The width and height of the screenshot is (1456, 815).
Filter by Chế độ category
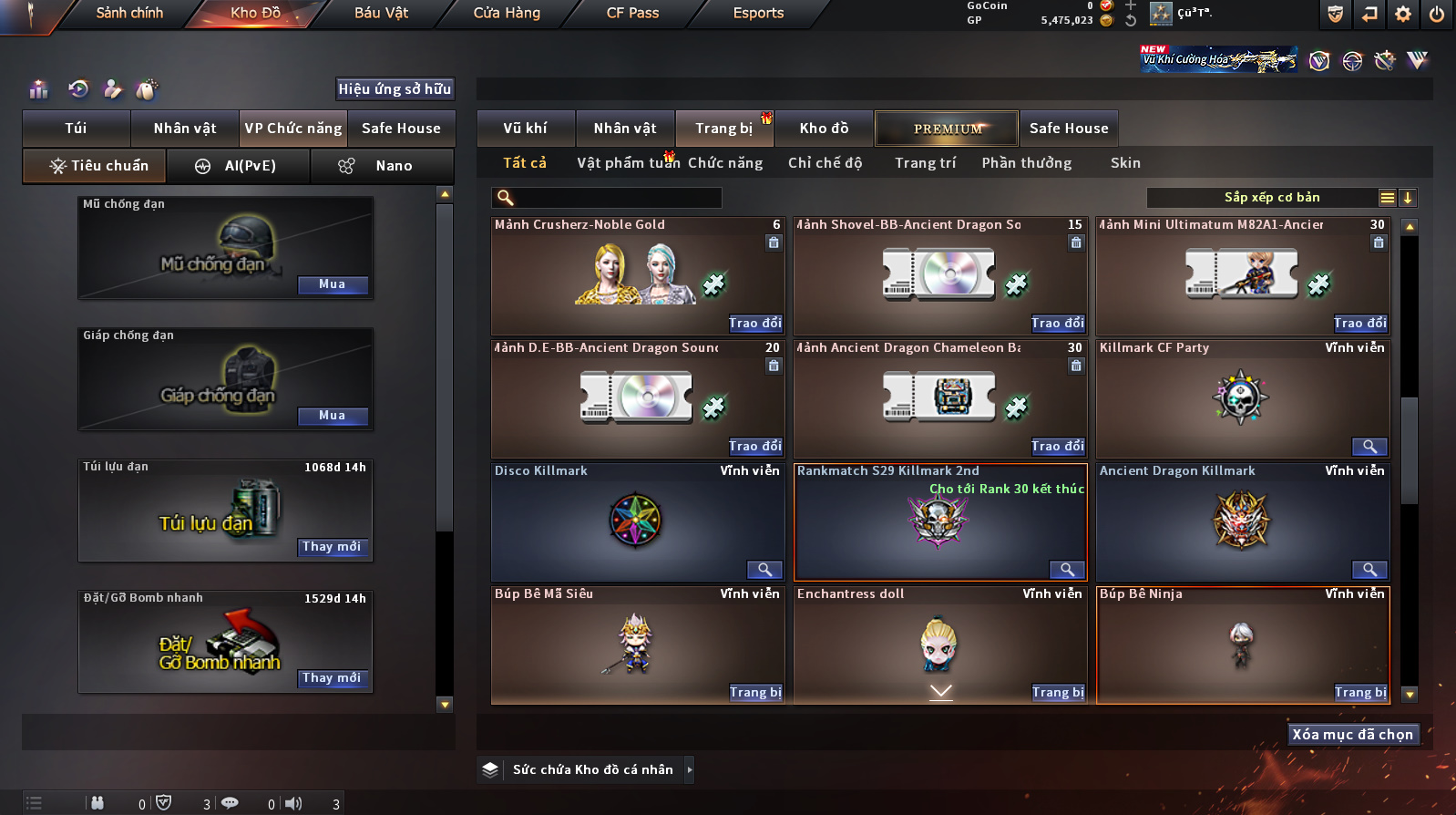pyautogui.click(x=825, y=163)
